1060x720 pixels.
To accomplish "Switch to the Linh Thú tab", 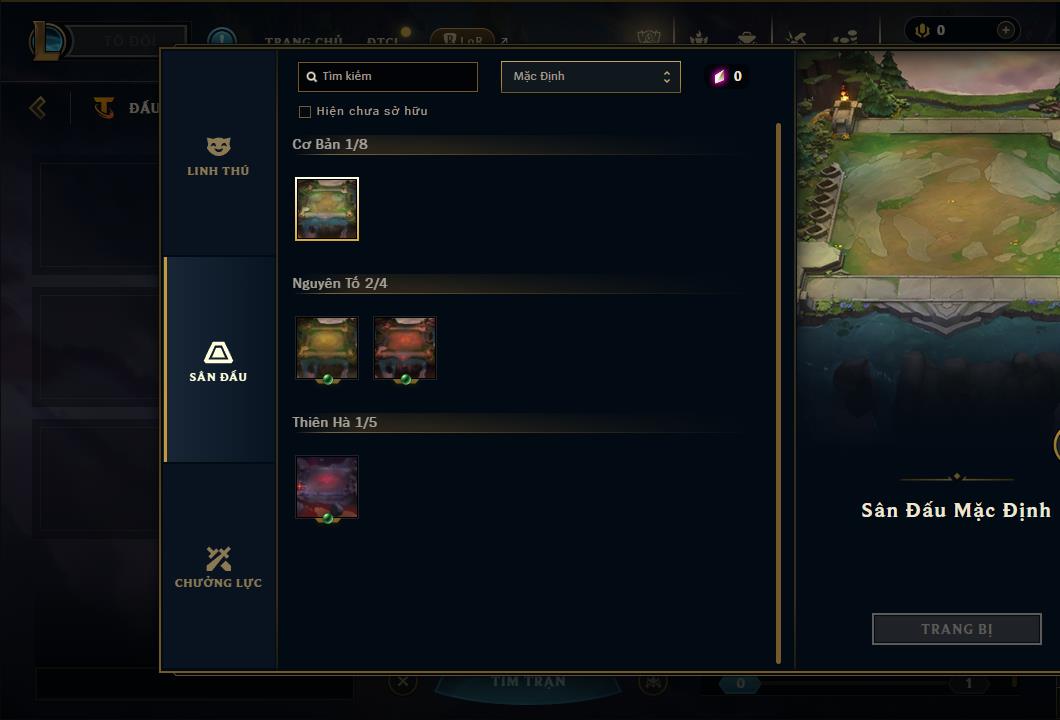I will click(218, 156).
